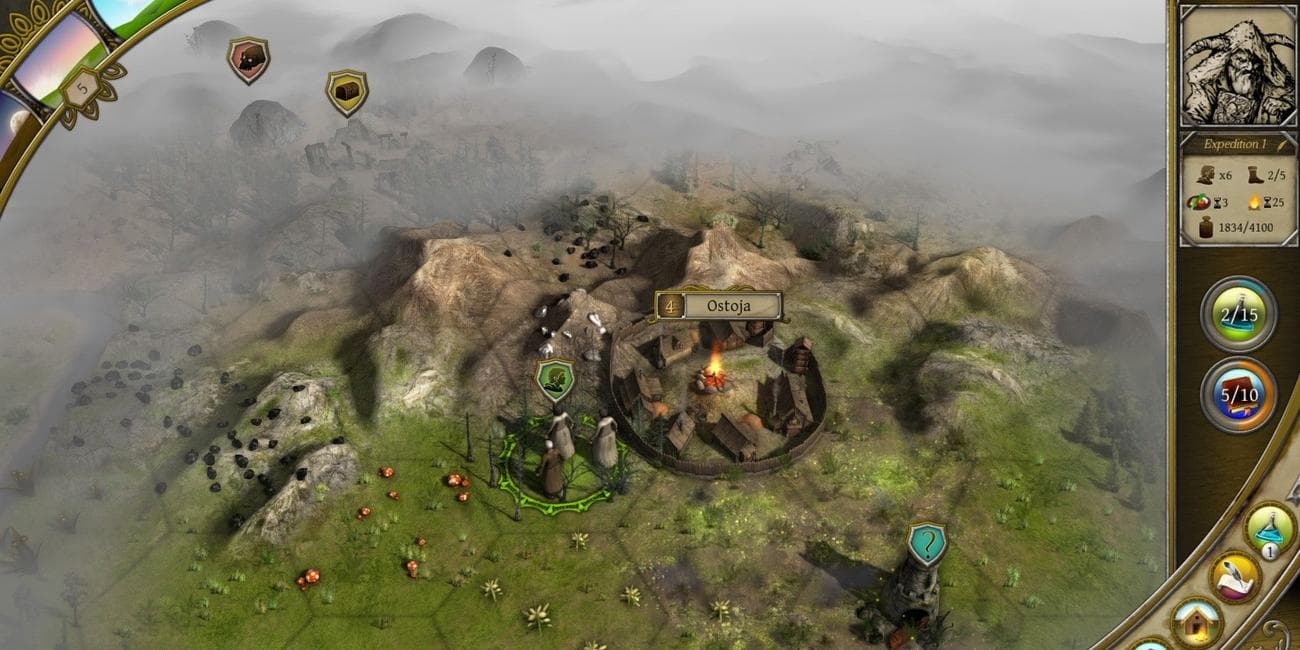Select the red skull shield map marker

click(247, 60)
